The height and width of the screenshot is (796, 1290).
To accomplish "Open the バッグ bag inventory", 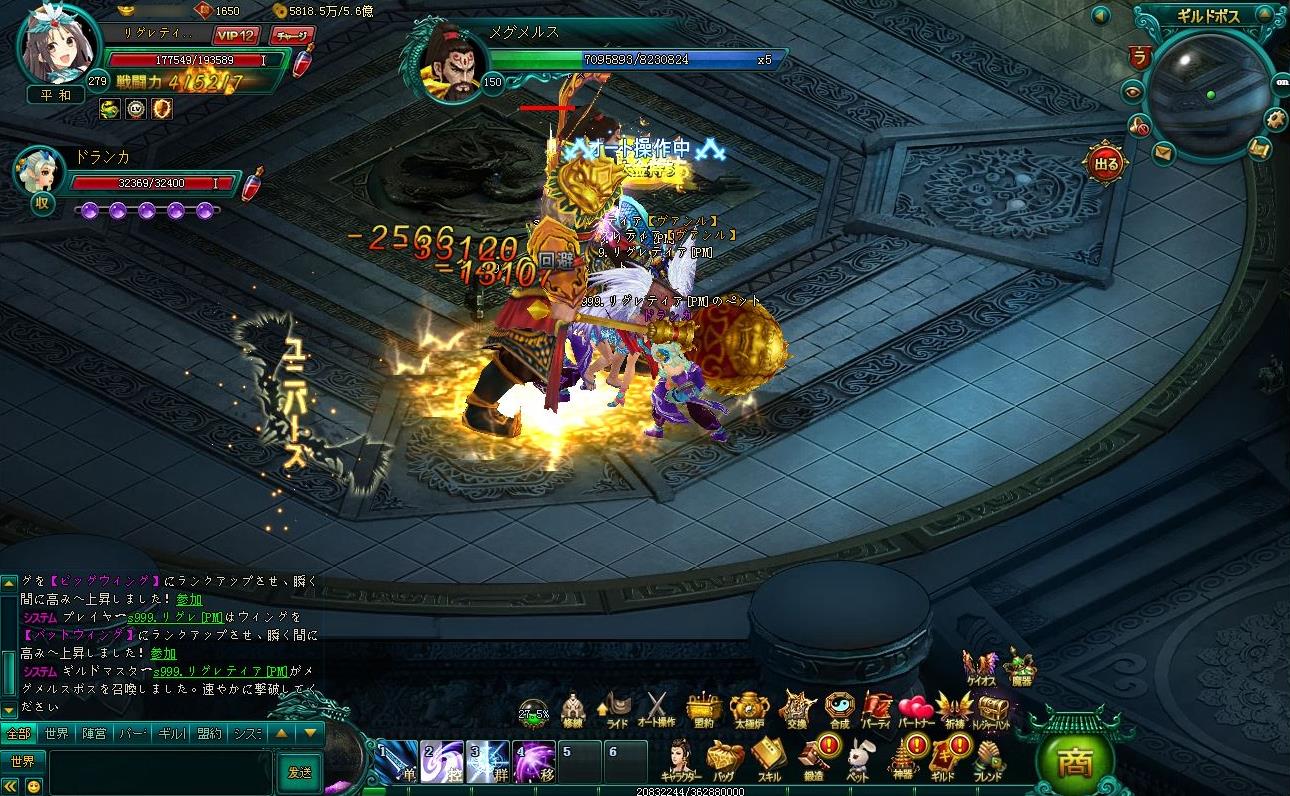I will click(722, 758).
